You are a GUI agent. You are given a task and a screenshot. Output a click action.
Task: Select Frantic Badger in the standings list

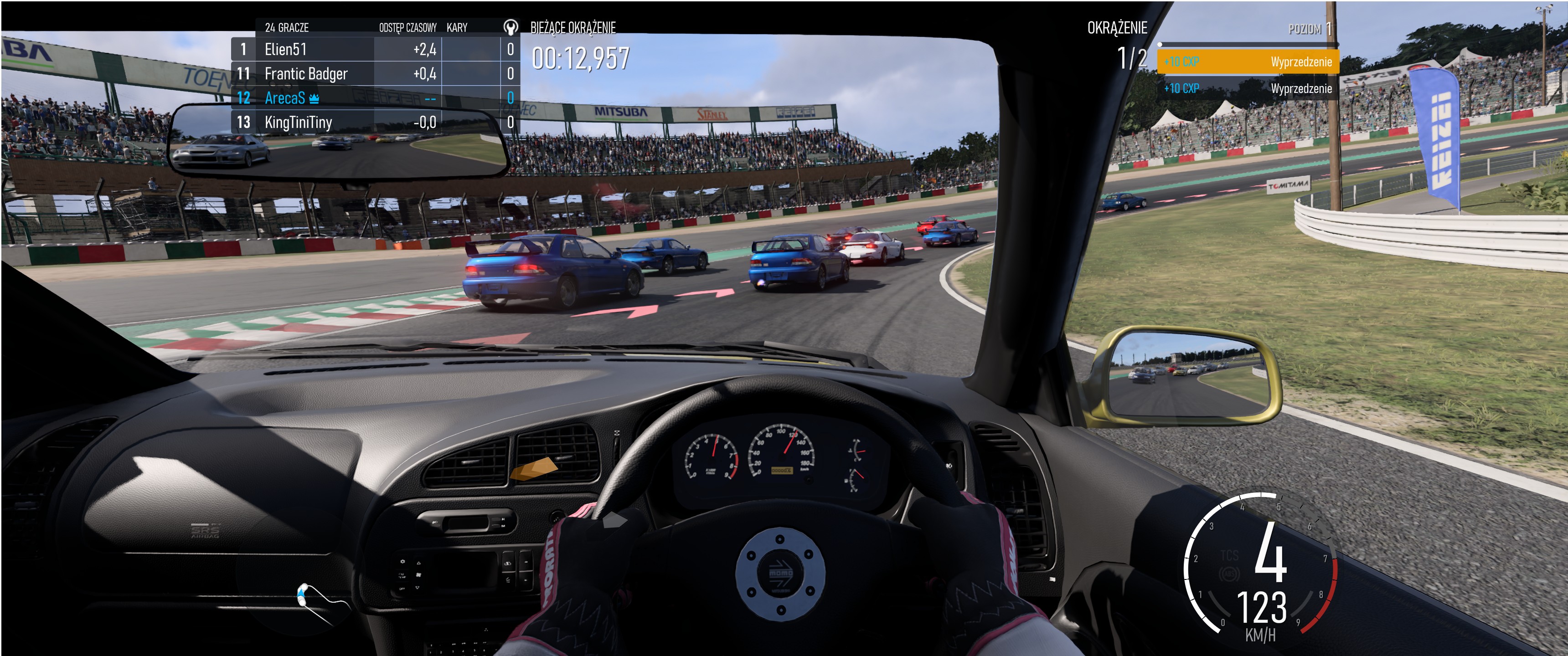(374, 74)
